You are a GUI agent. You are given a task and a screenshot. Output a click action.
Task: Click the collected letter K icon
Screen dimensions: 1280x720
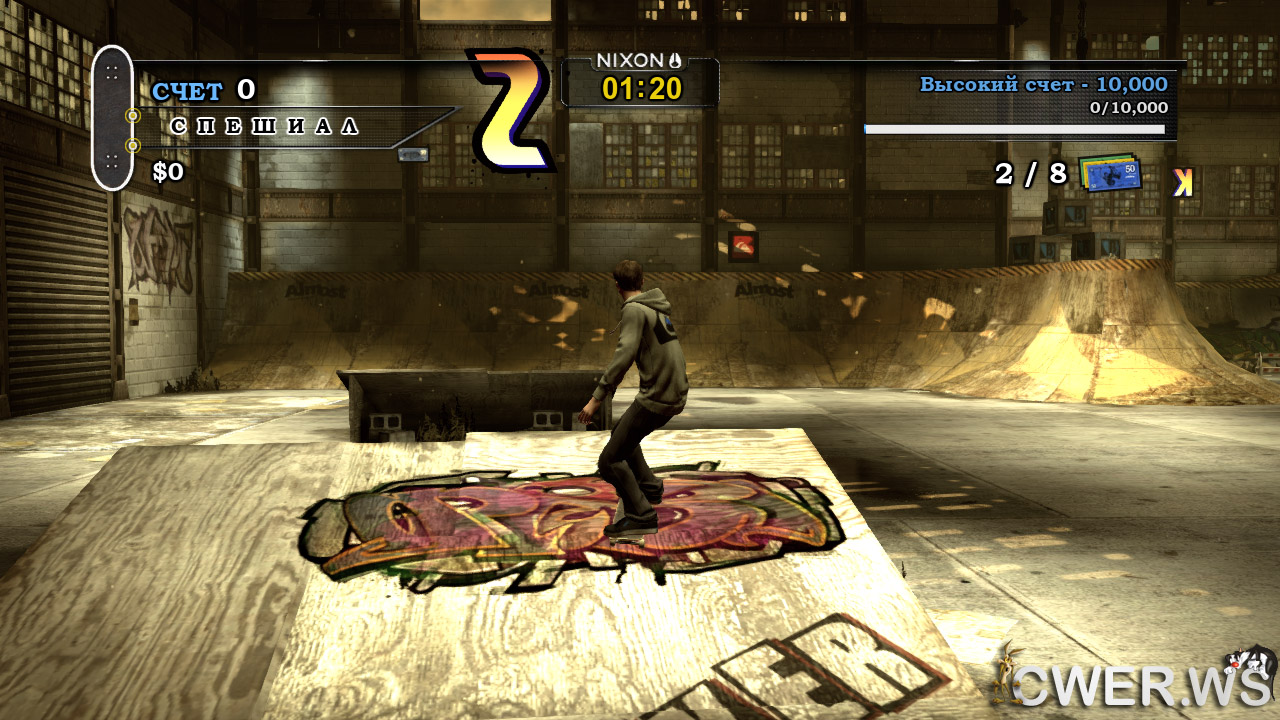(x=1183, y=181)
